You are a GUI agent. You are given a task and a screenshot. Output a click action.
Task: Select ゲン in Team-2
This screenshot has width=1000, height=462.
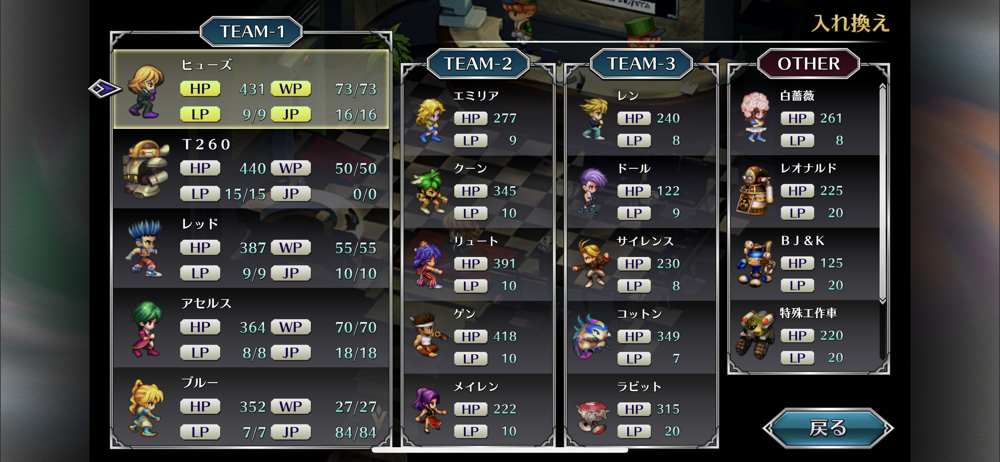coord(478,336)
